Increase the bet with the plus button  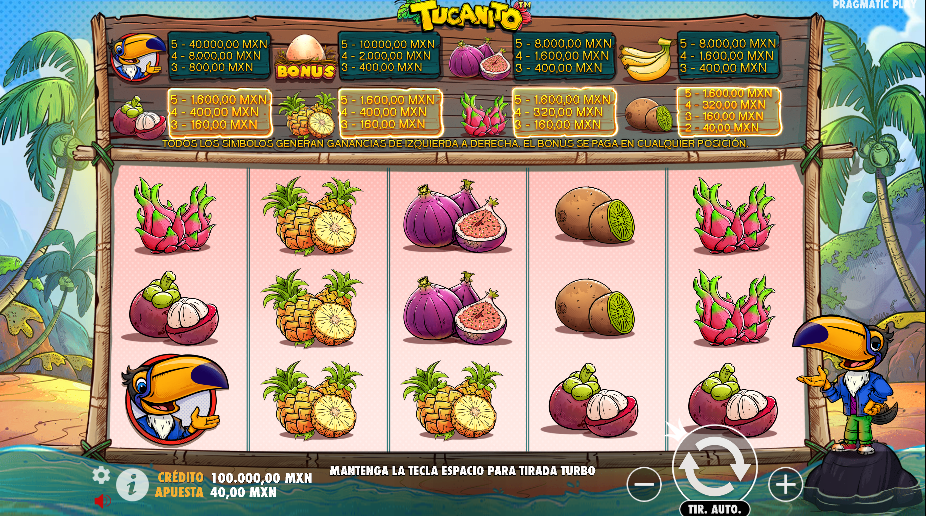[x=785, y=485]
